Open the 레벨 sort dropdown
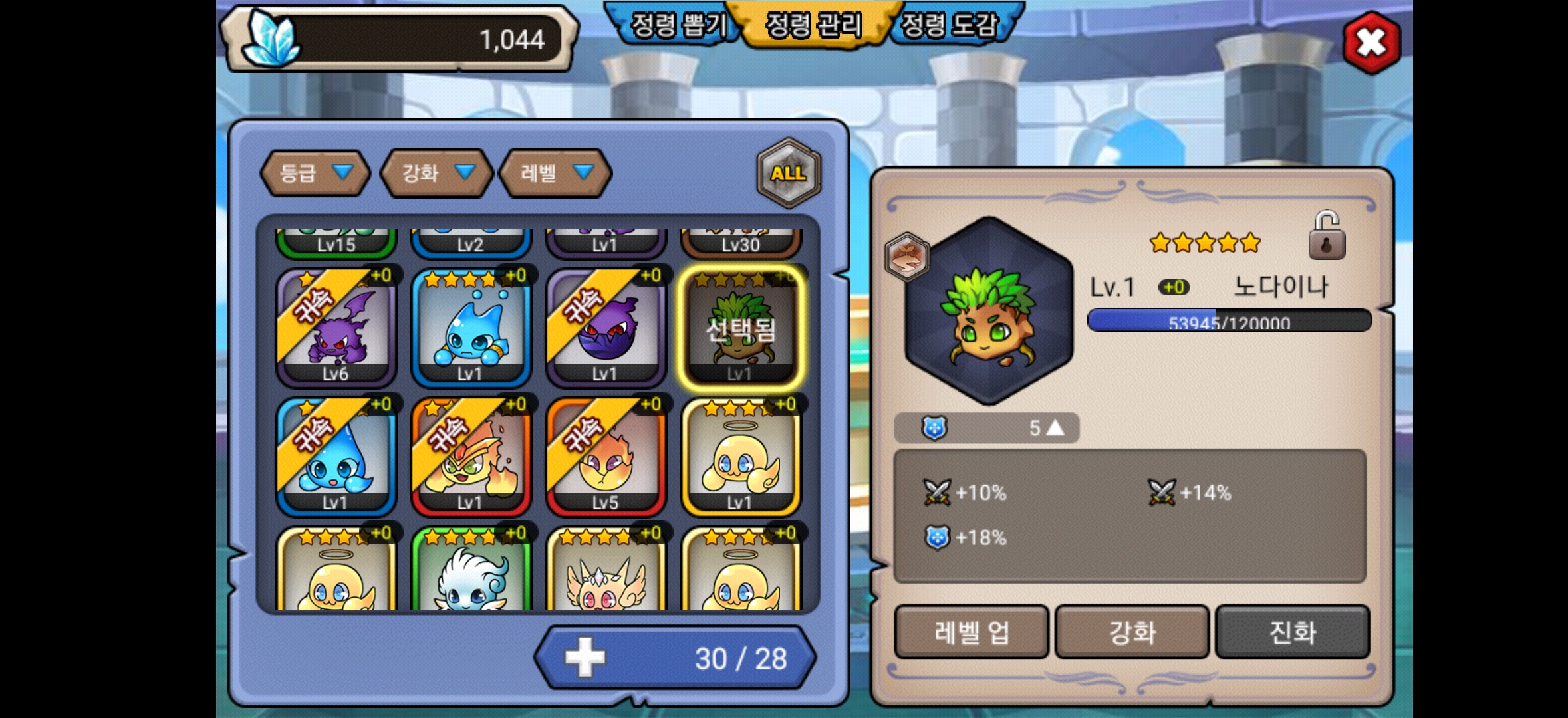This screenshot has width=1568, height=718. click(555, 174)
